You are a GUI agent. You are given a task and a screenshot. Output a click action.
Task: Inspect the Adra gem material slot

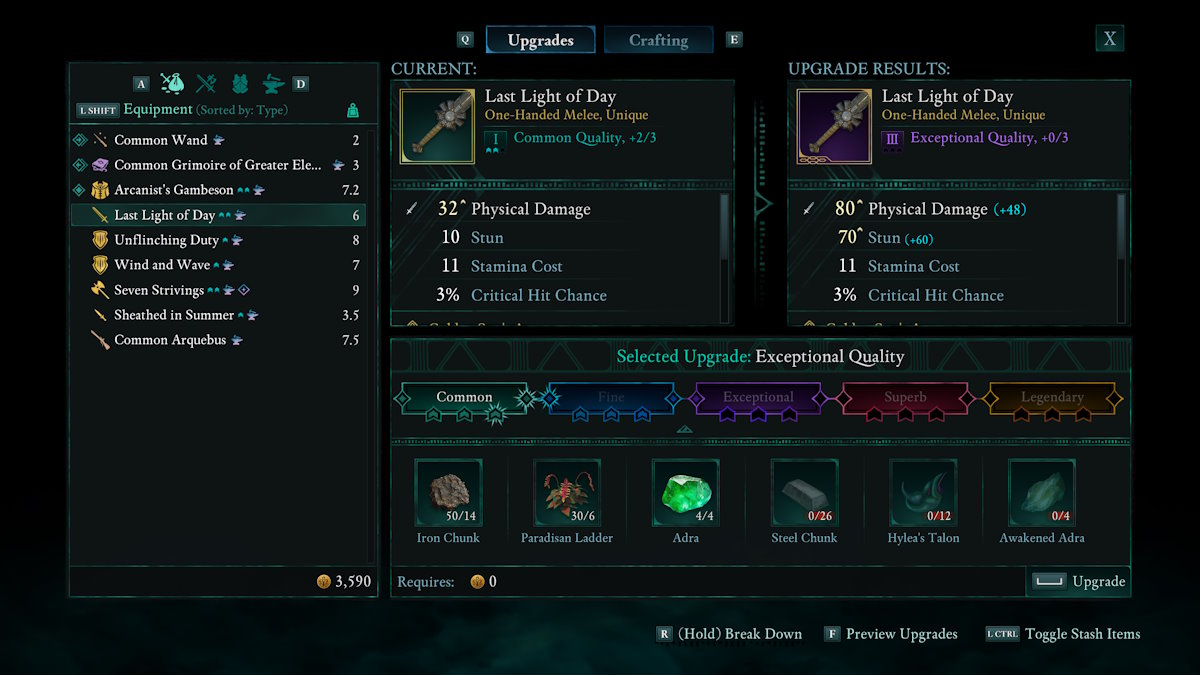[x=685, y=493]
